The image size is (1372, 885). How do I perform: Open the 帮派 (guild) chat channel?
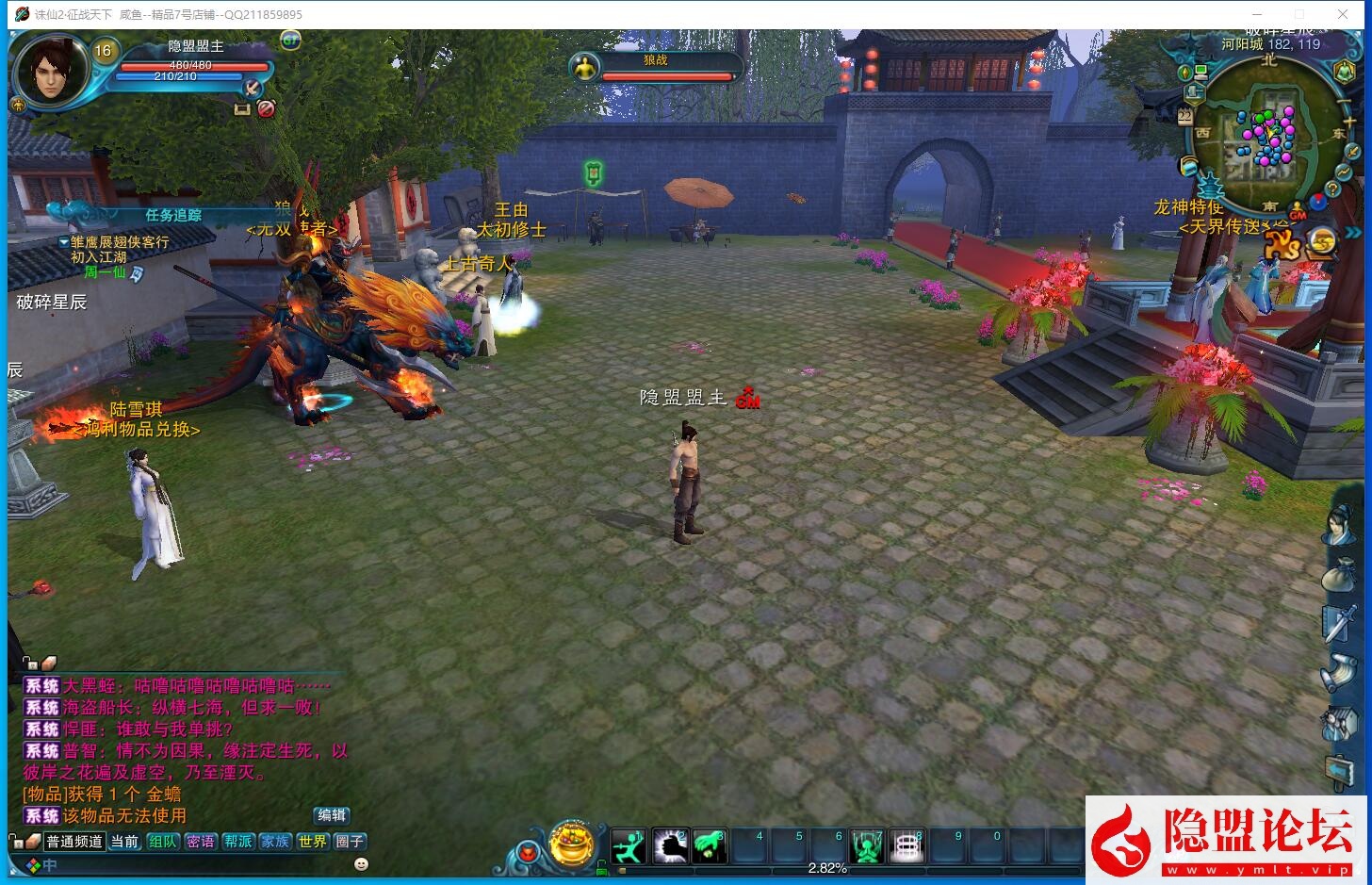pos(237,842)
